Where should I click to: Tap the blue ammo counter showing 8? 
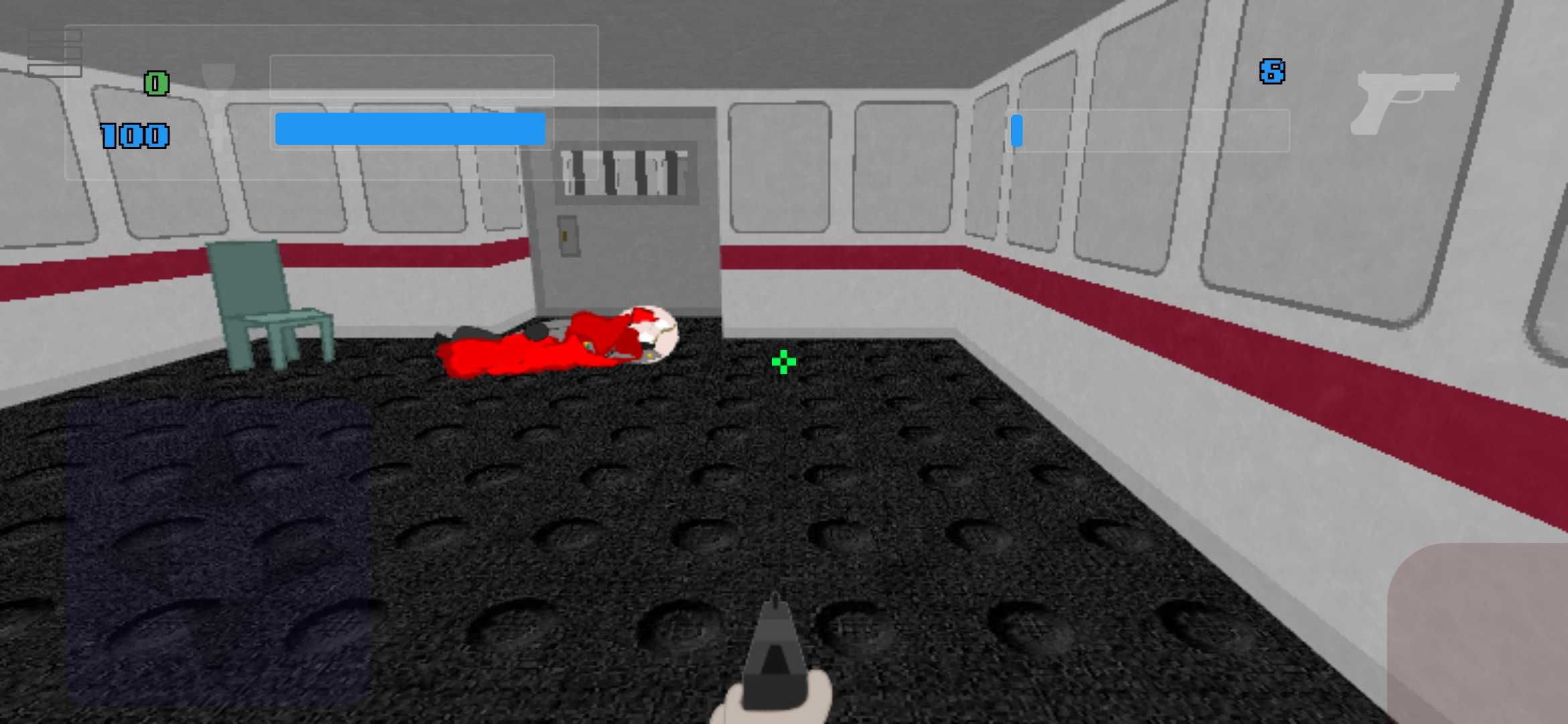[1272, 70]
